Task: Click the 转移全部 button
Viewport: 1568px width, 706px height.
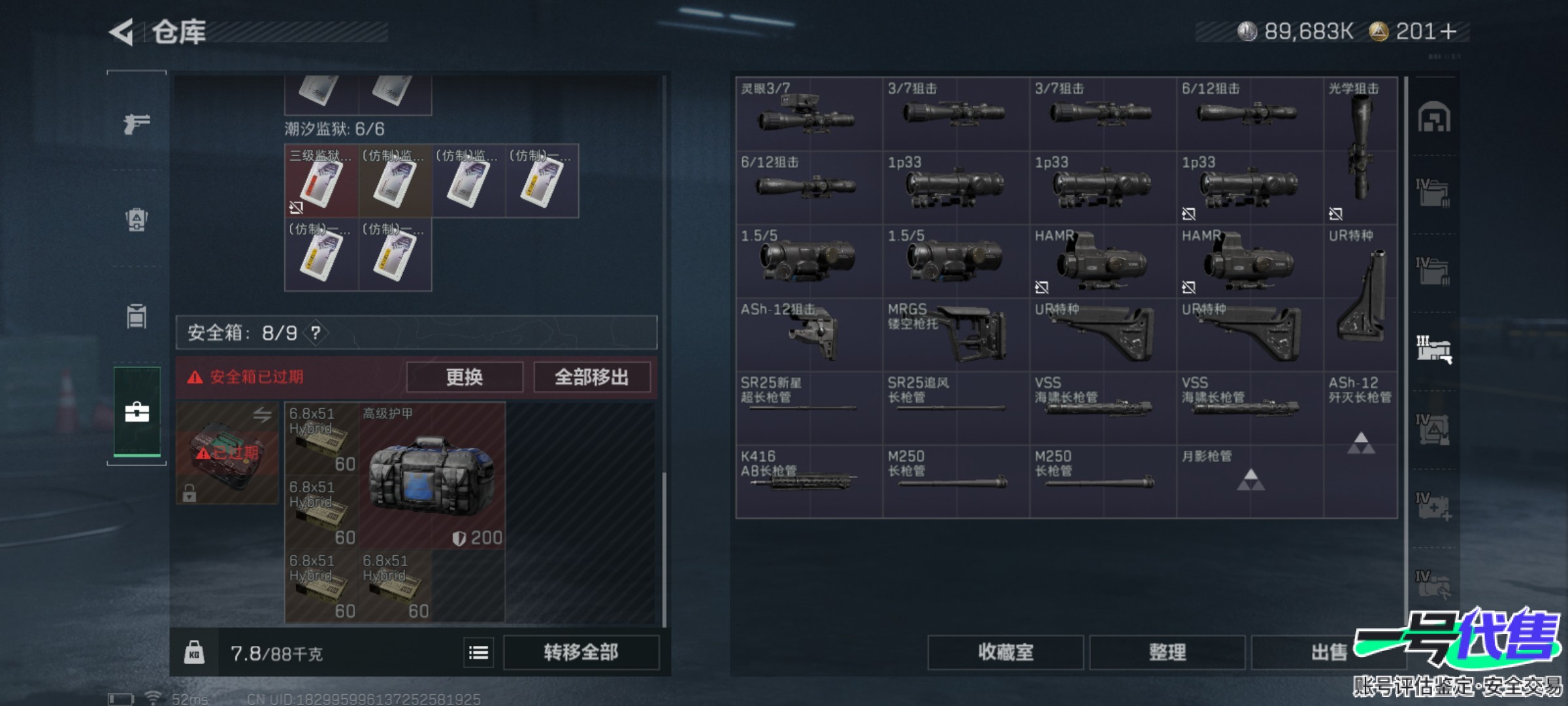Action: coord(581,652)
